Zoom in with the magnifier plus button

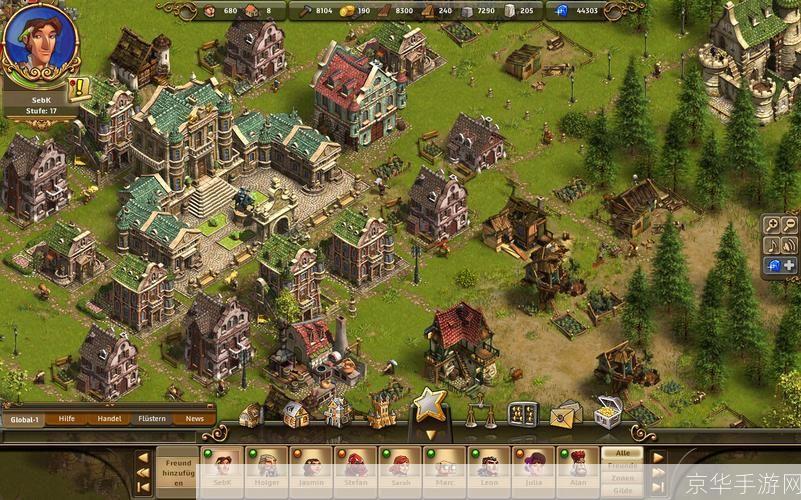click(772, 225)
